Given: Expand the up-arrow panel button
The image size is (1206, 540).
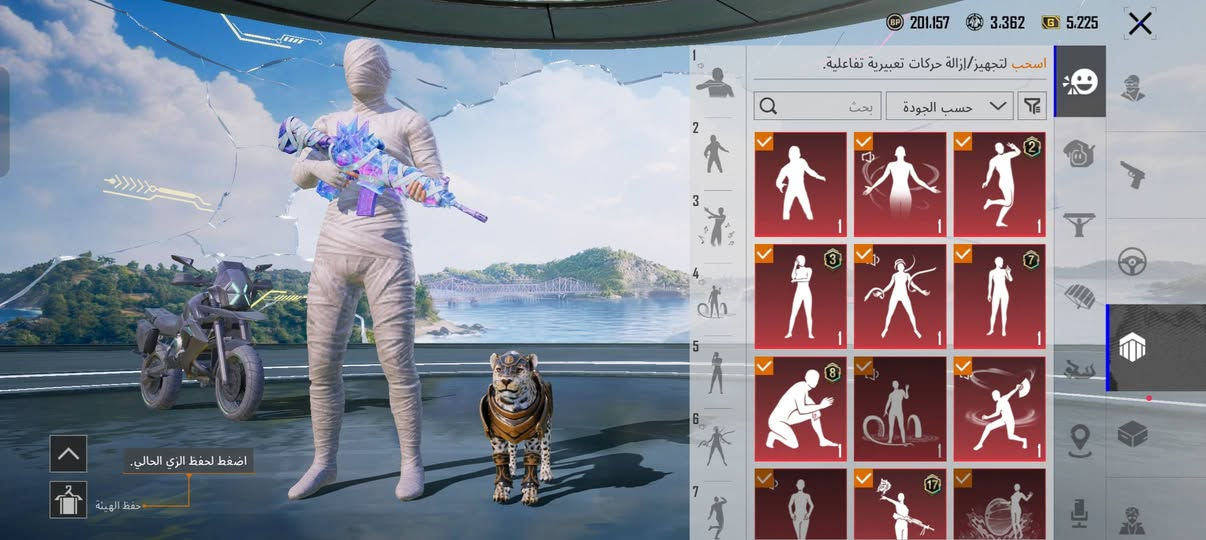Looking at the screenshot, I should point(68,454).
